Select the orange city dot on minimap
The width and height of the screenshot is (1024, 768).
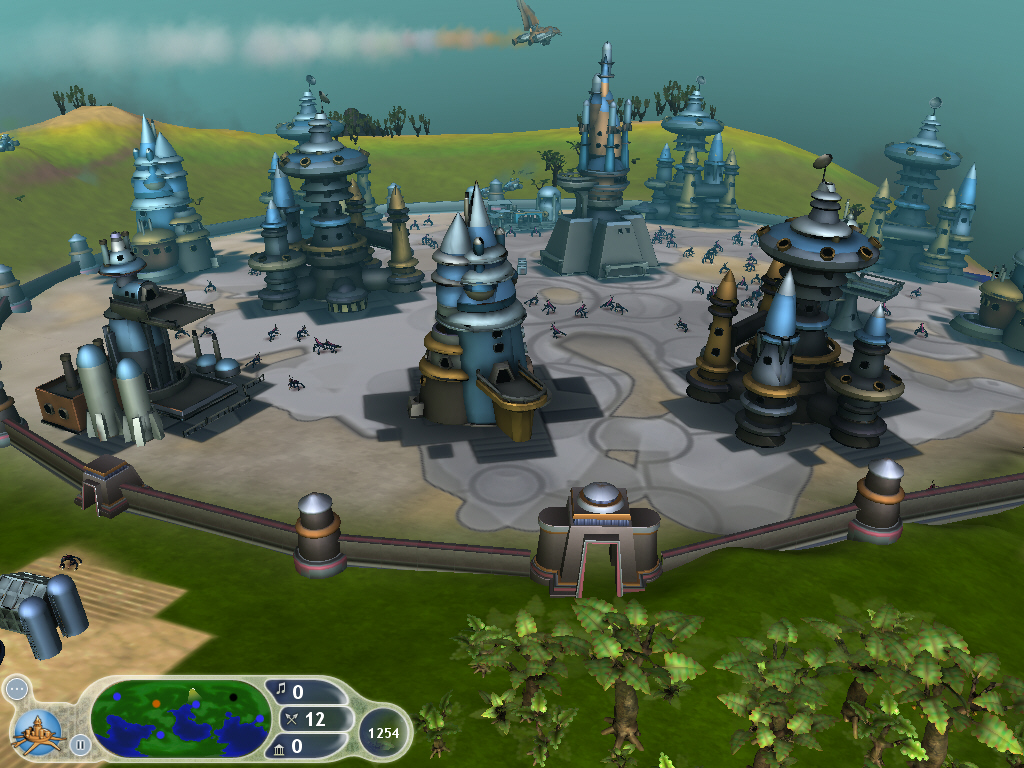tap(156, 704)
